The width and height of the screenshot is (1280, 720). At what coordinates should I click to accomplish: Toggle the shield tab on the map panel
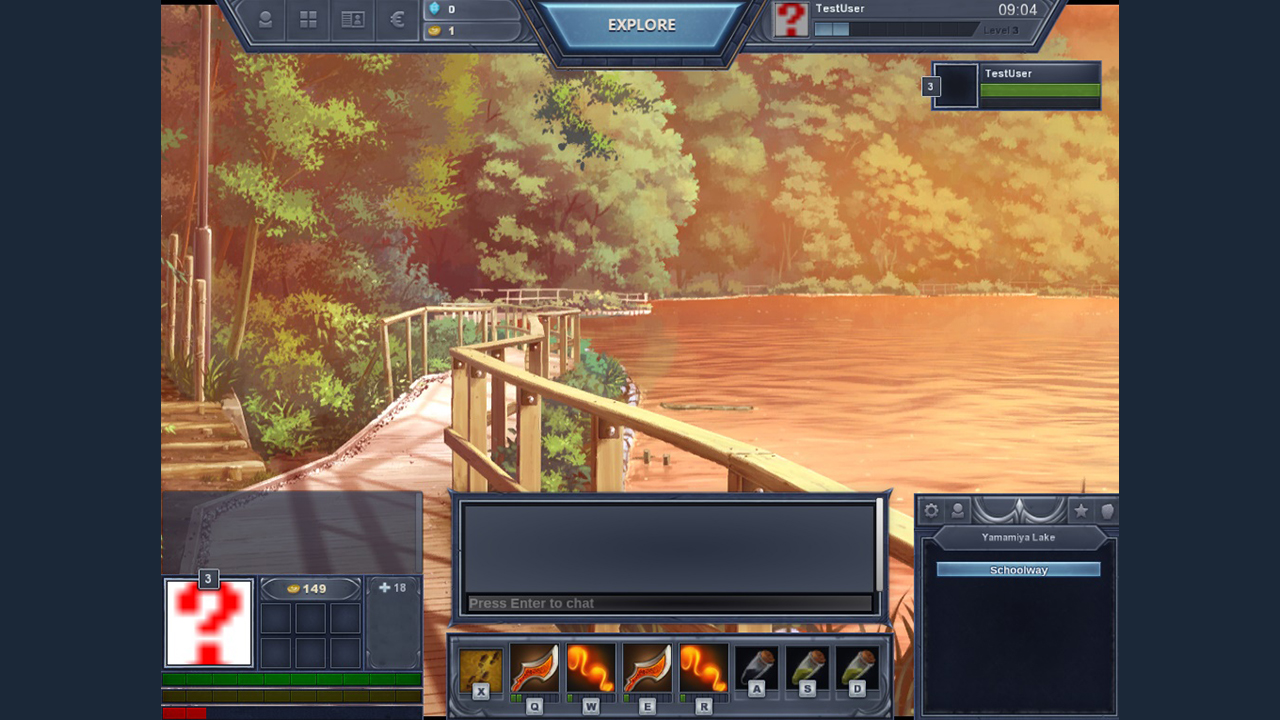1108,511
